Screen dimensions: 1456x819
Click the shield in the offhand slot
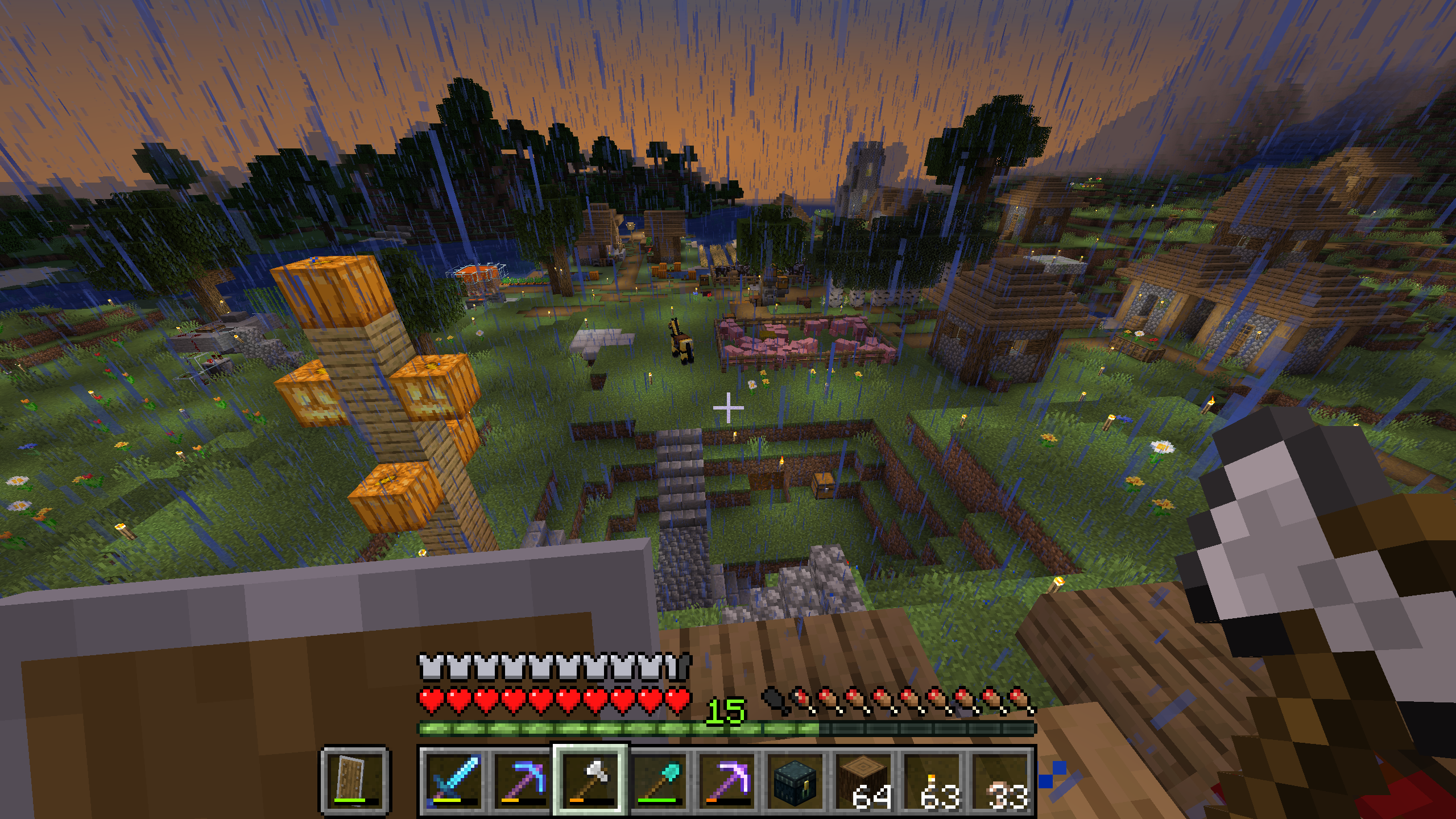coord(355,780)
